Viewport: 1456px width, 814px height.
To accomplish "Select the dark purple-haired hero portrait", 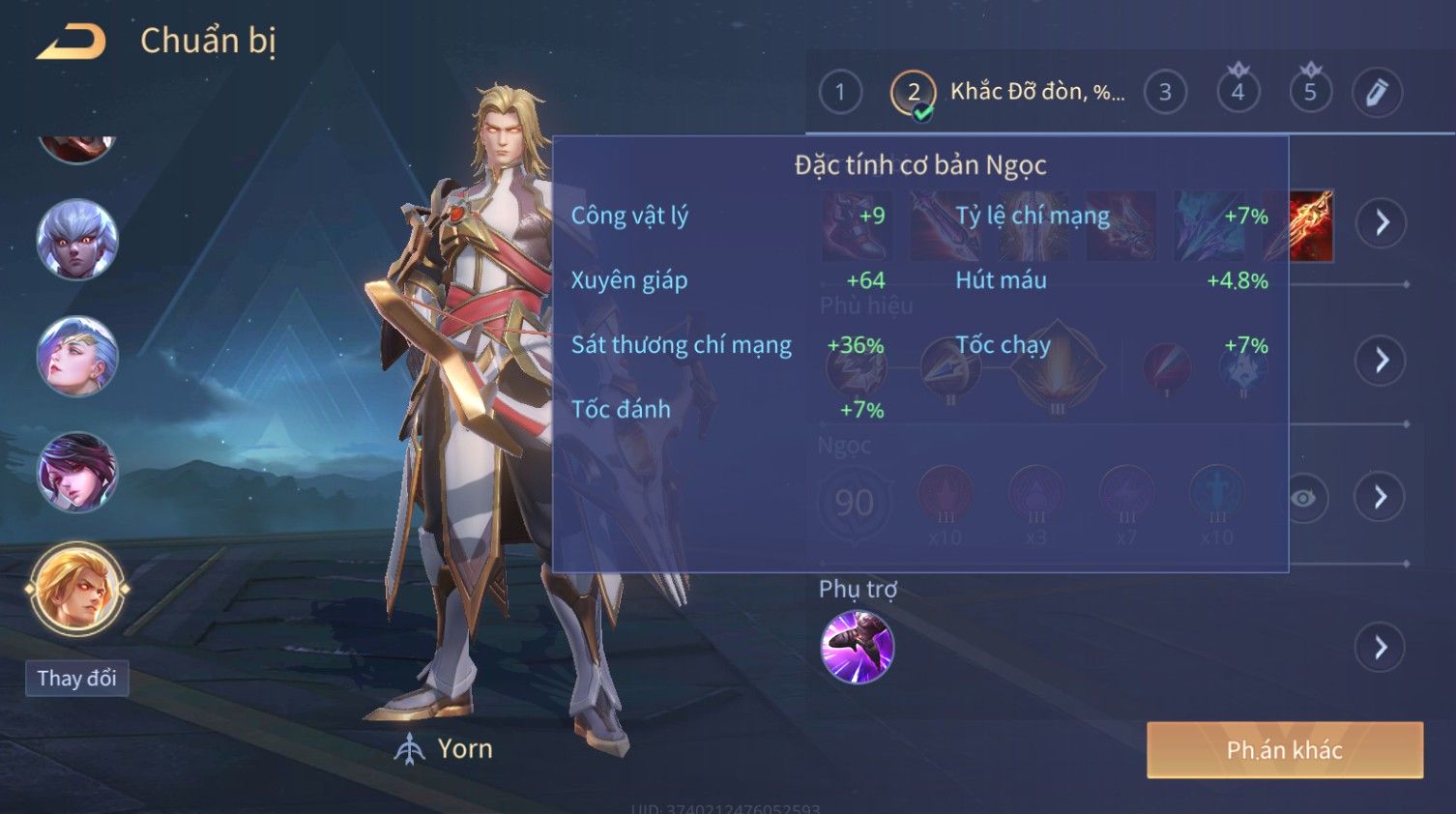I will (76, 472).
